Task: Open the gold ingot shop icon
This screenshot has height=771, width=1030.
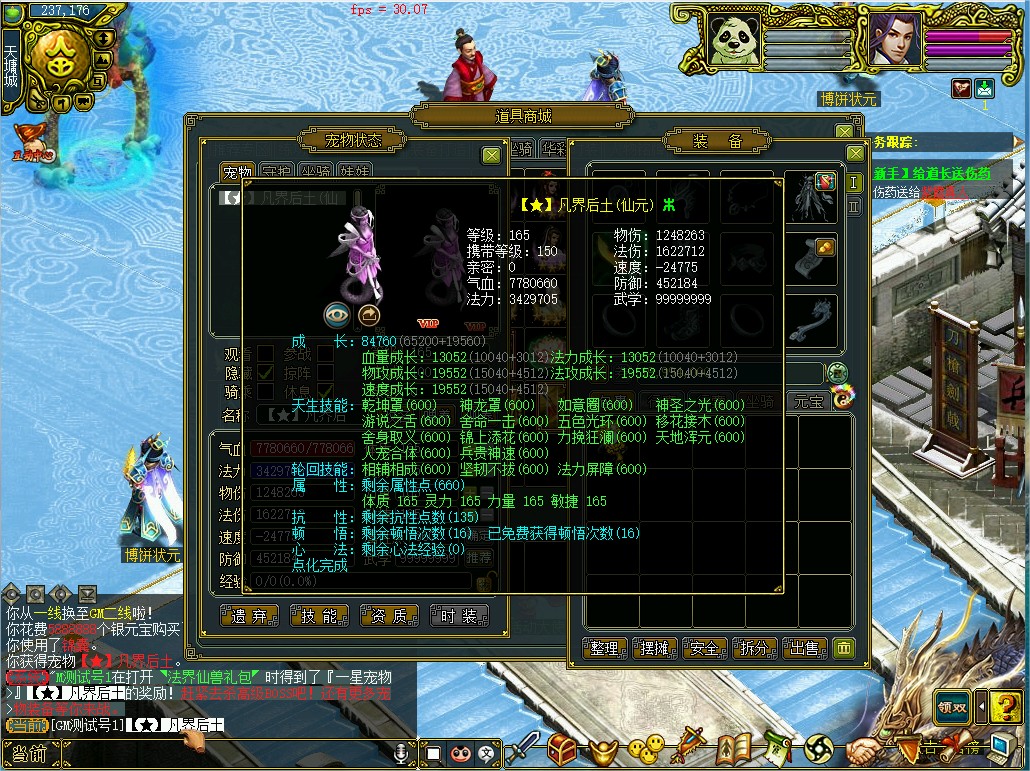Action: coord(602,748)
